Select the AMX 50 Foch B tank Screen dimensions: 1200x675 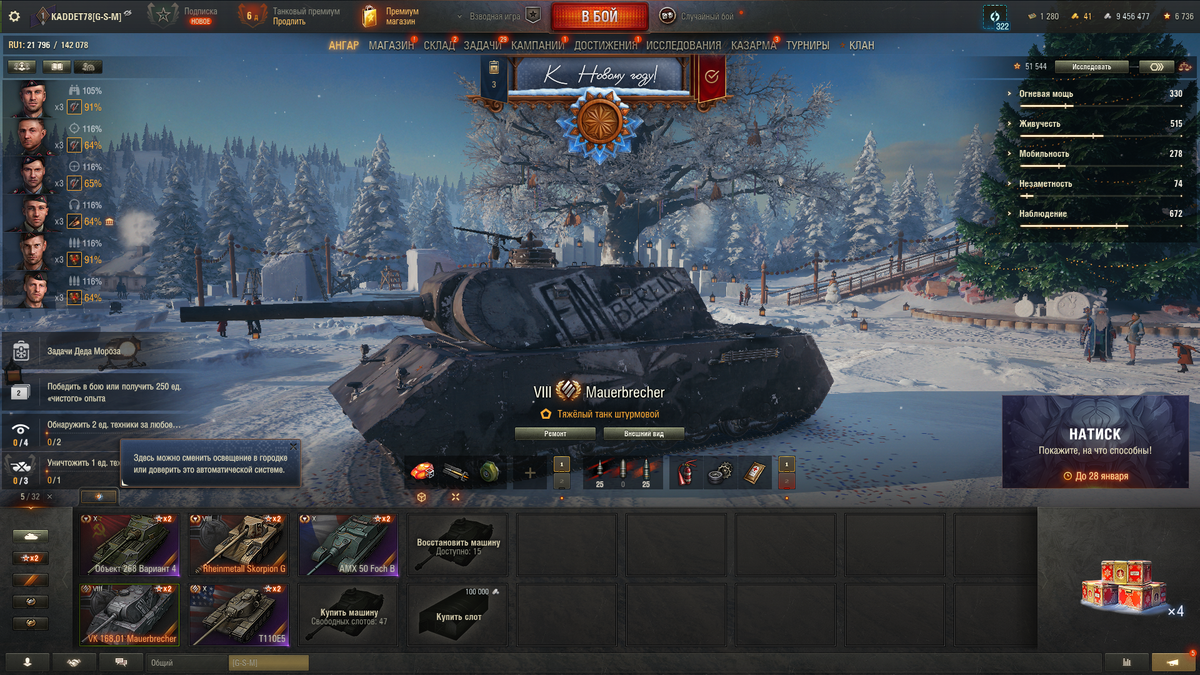[348, 545]
